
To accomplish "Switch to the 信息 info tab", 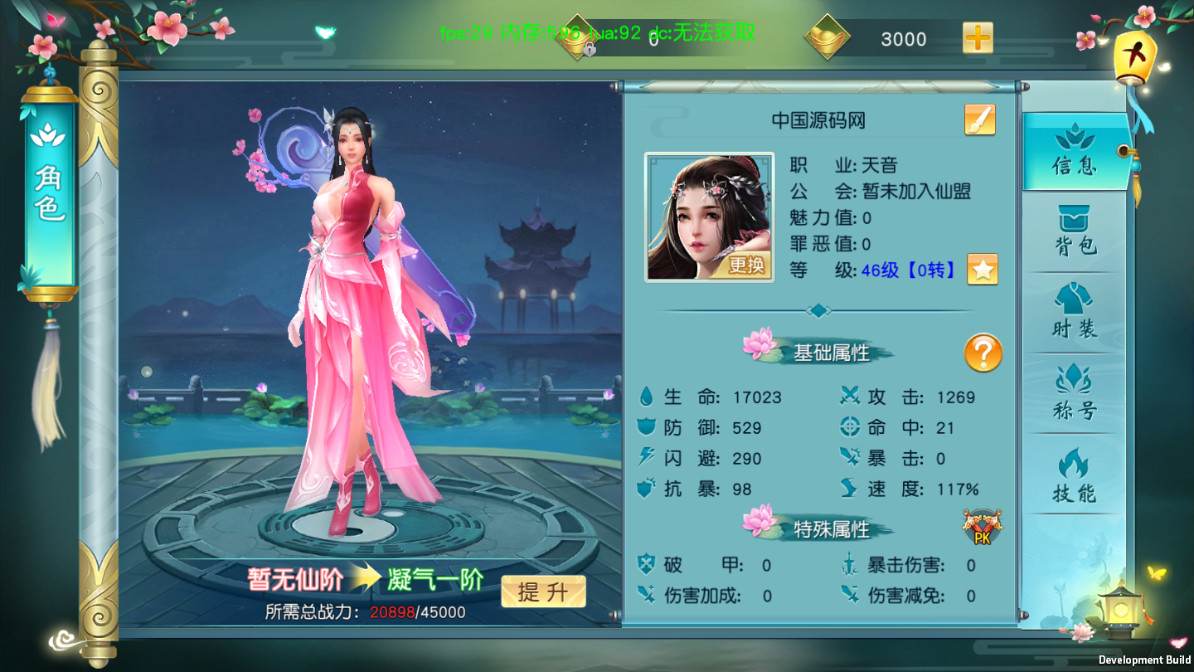I will [1075, 151].
